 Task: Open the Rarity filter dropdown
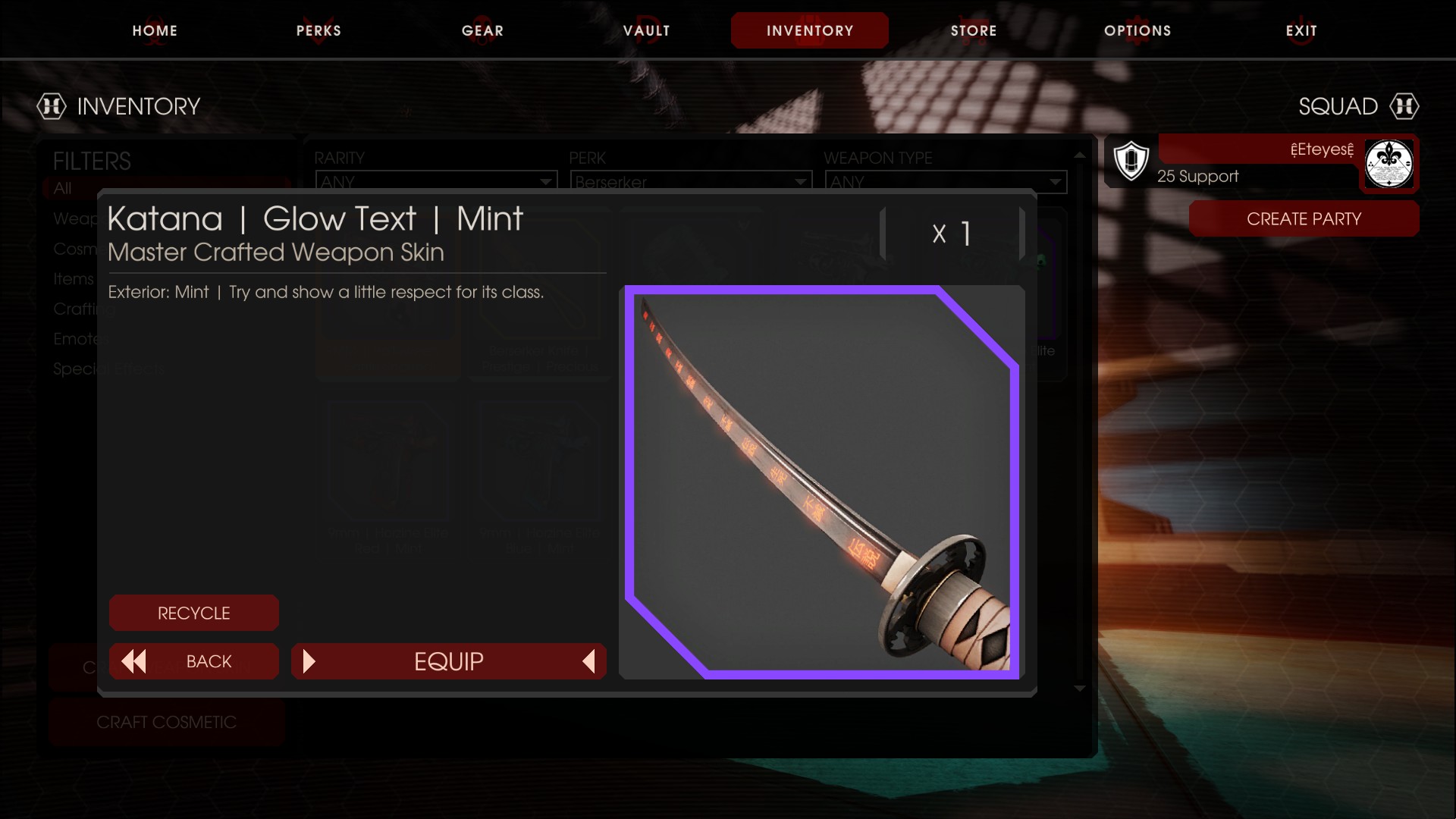tap(436, 181)
